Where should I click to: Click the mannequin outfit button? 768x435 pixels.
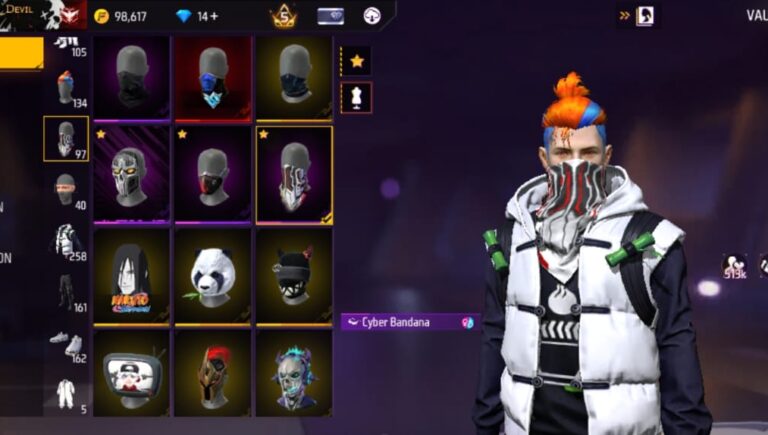coord(356,97)
